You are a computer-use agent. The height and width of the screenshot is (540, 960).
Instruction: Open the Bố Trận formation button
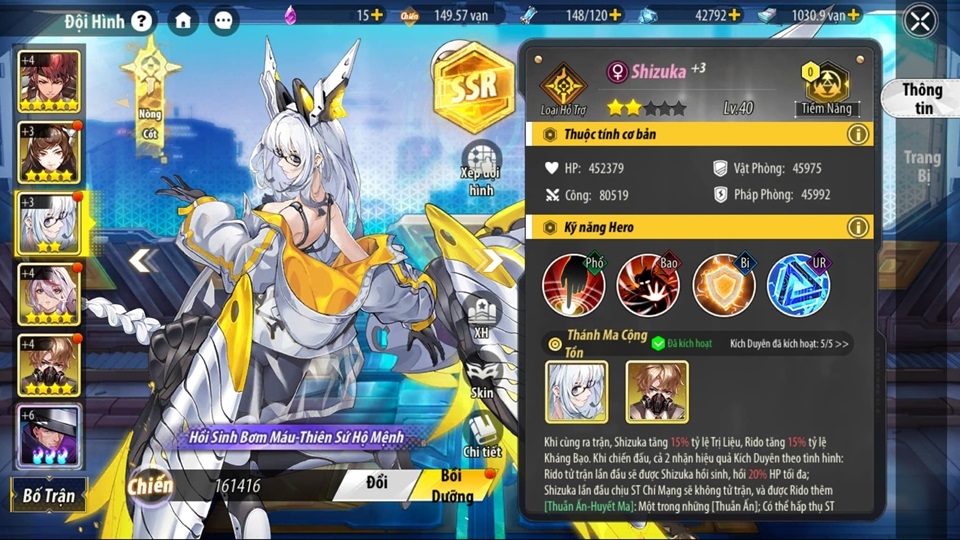click(x=50, y=495)
